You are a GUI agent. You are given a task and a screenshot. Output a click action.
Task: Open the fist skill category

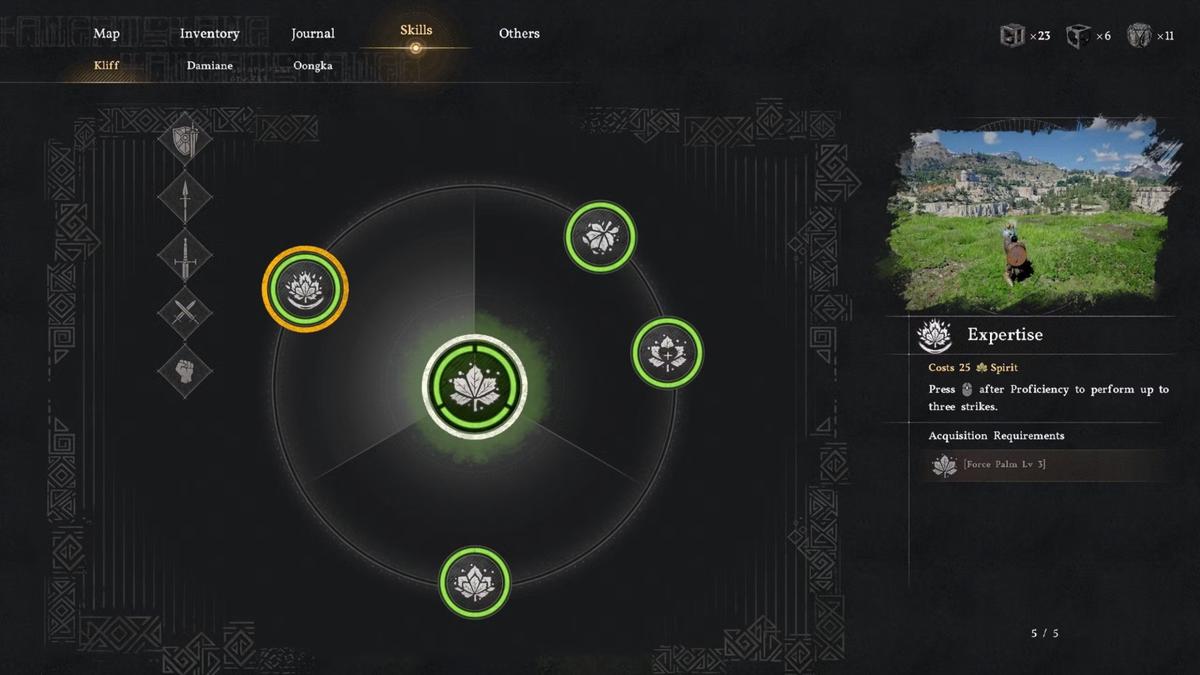[x=185, y=371]
